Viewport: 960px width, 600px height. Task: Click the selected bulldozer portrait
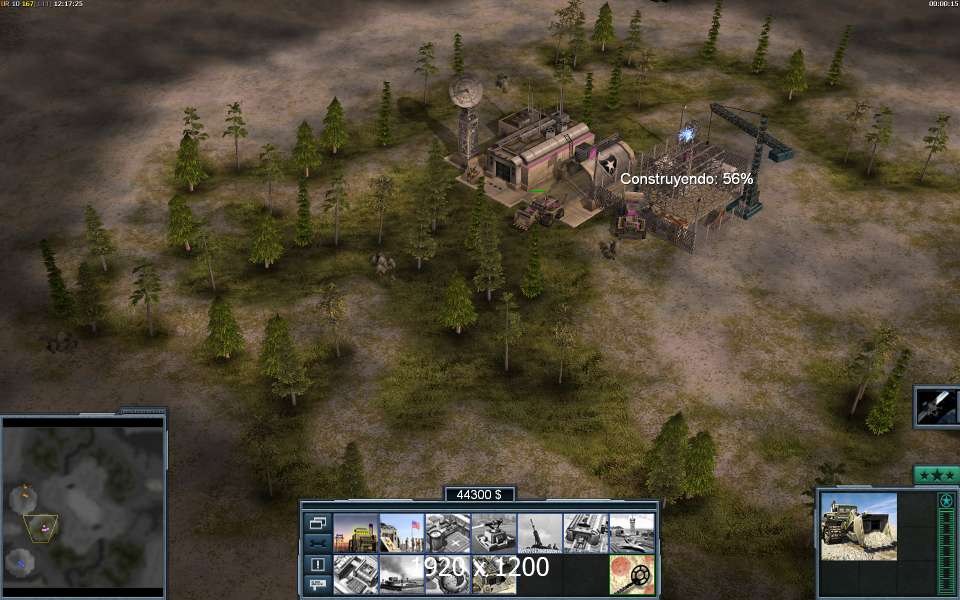[858, 526]
